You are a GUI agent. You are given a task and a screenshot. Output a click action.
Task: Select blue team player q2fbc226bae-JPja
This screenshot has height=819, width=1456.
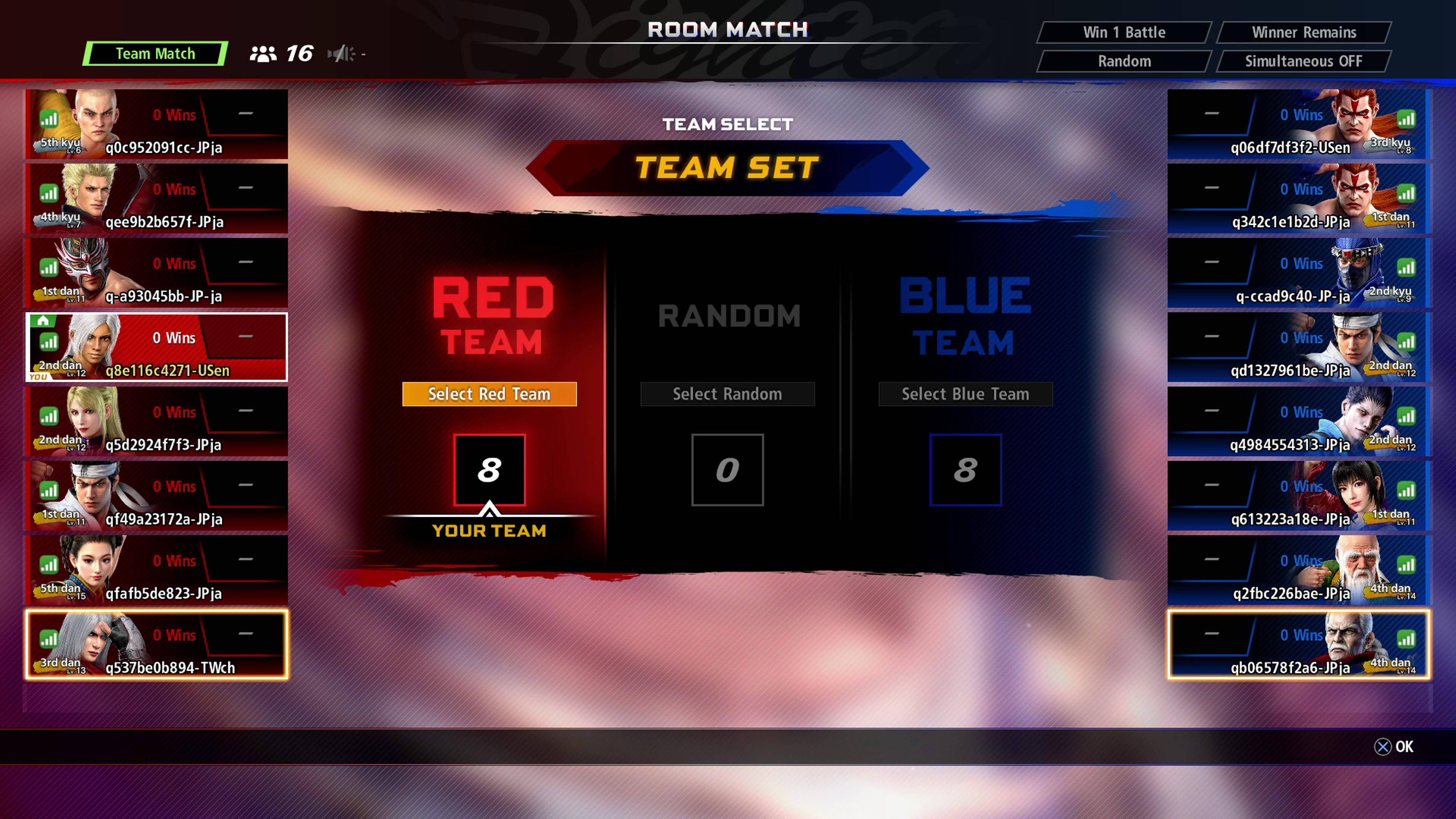(1299, 570)
